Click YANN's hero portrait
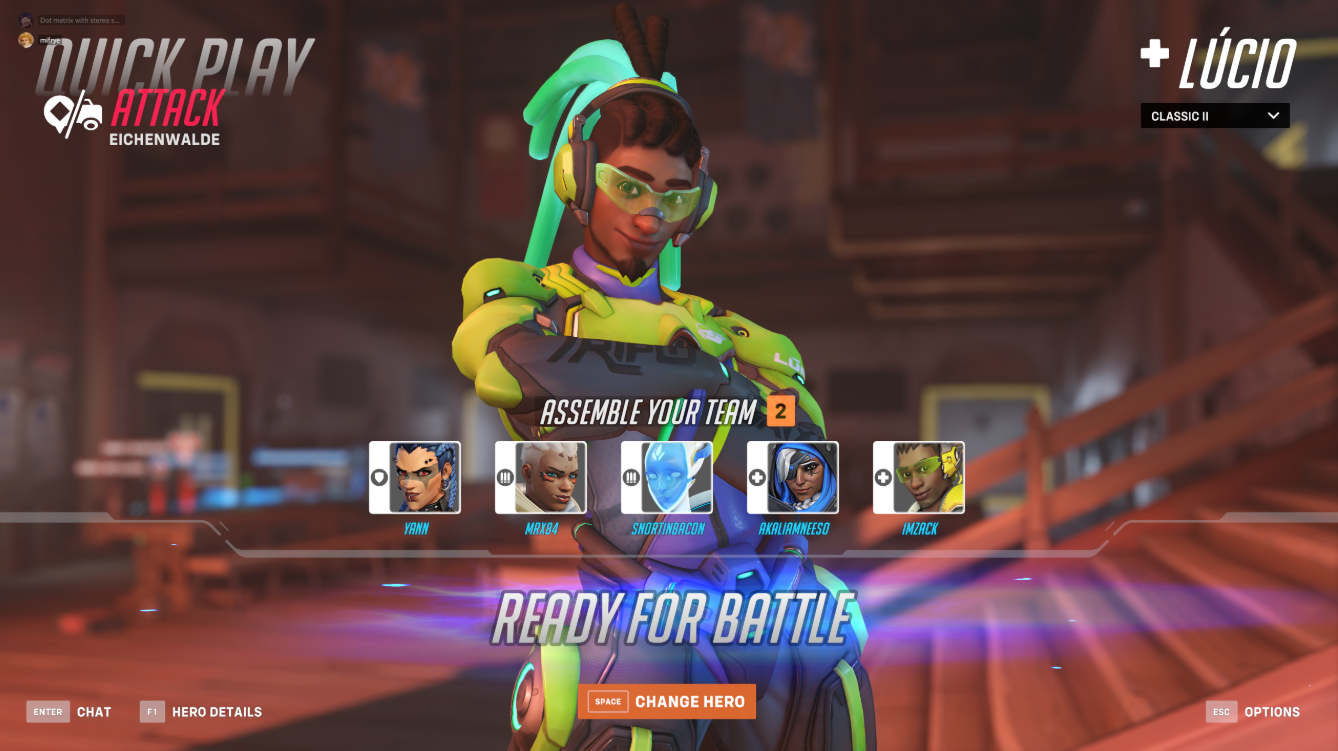 click(x=425, y=478)
